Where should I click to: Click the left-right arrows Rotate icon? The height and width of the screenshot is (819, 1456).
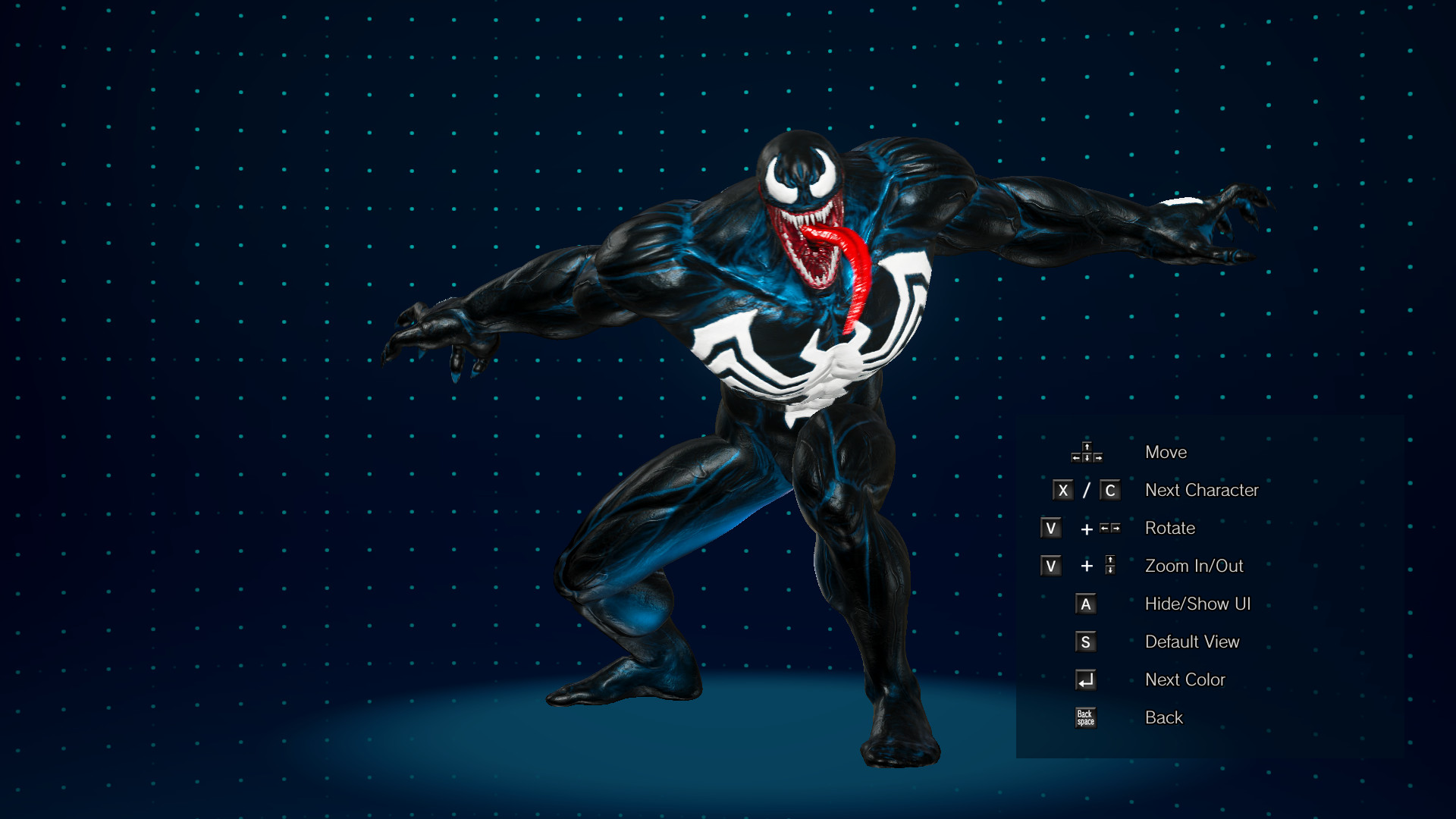pyautogui.click(x=1111, y=528)
